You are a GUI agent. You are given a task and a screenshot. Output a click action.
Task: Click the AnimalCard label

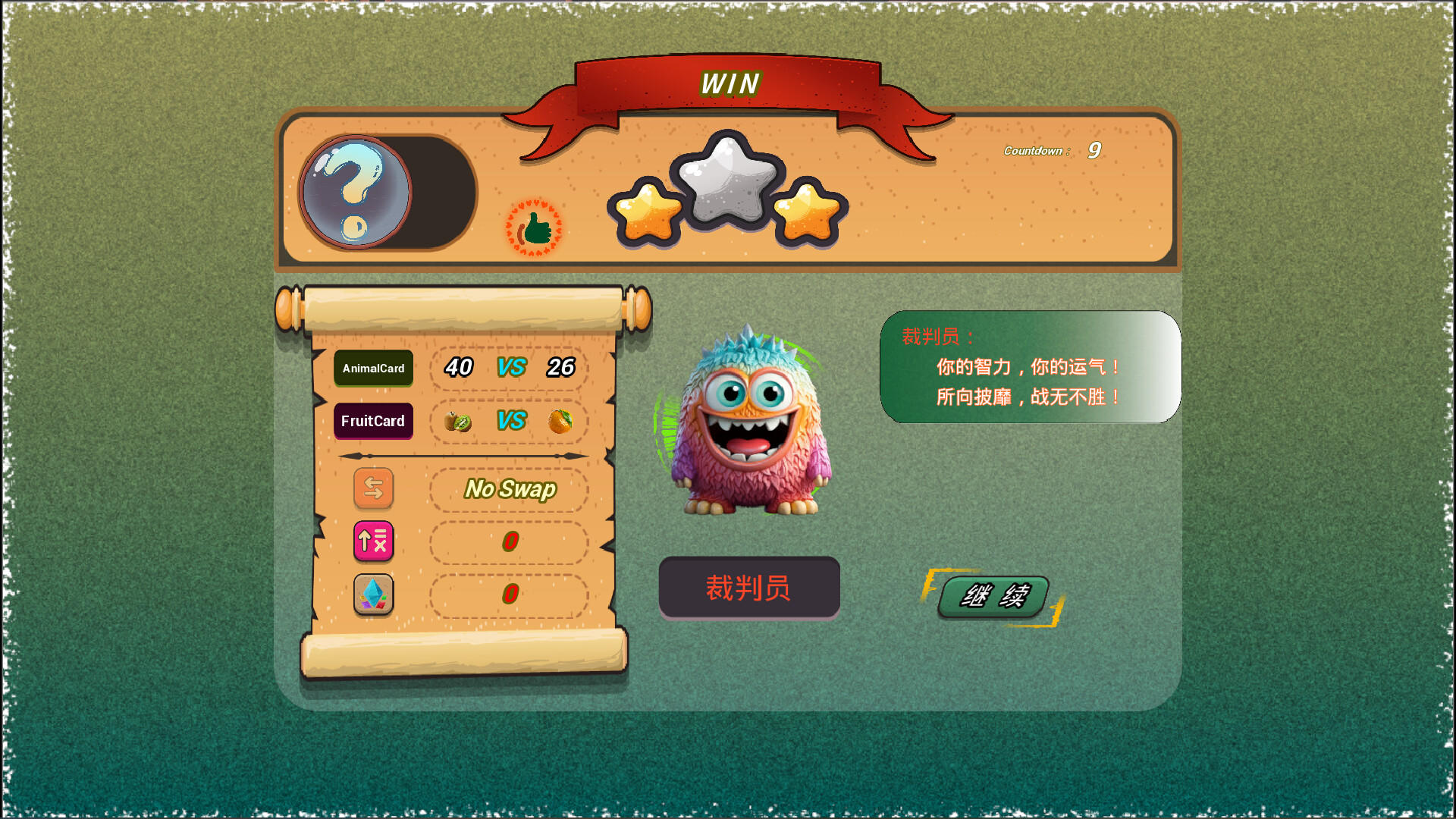click(373, 369)
